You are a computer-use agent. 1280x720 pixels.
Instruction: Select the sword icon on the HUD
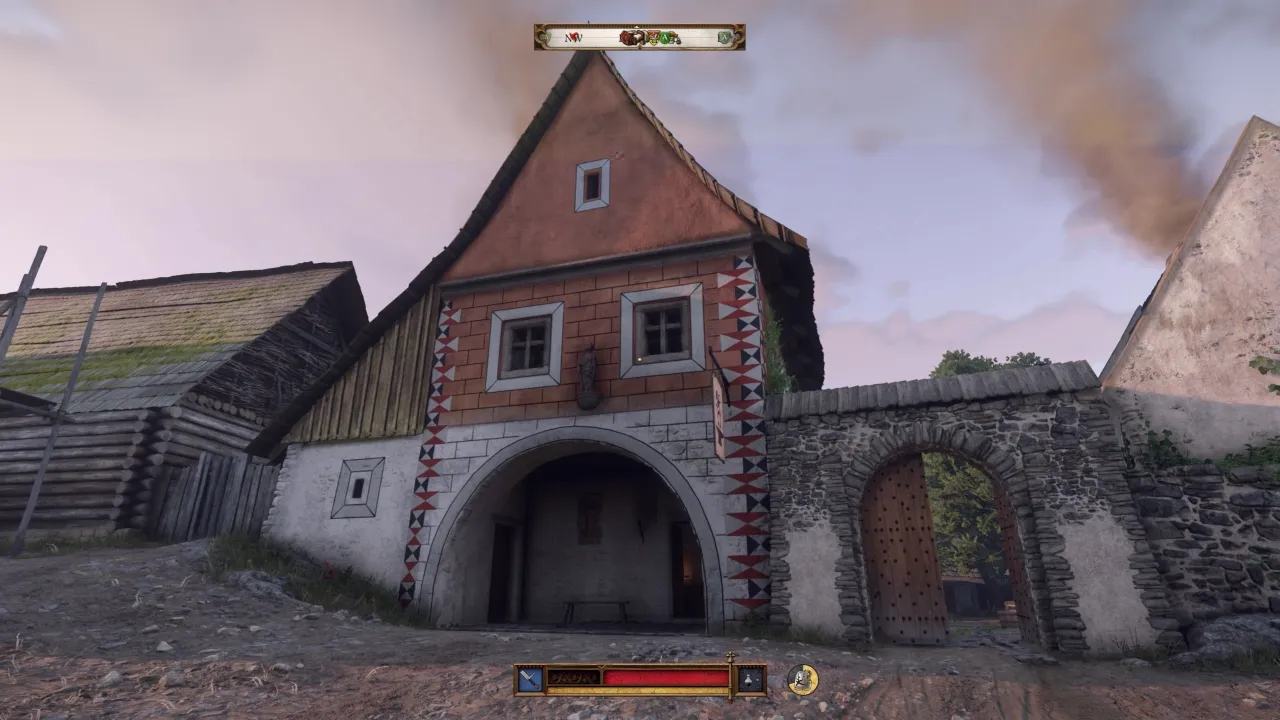point(528,678)
